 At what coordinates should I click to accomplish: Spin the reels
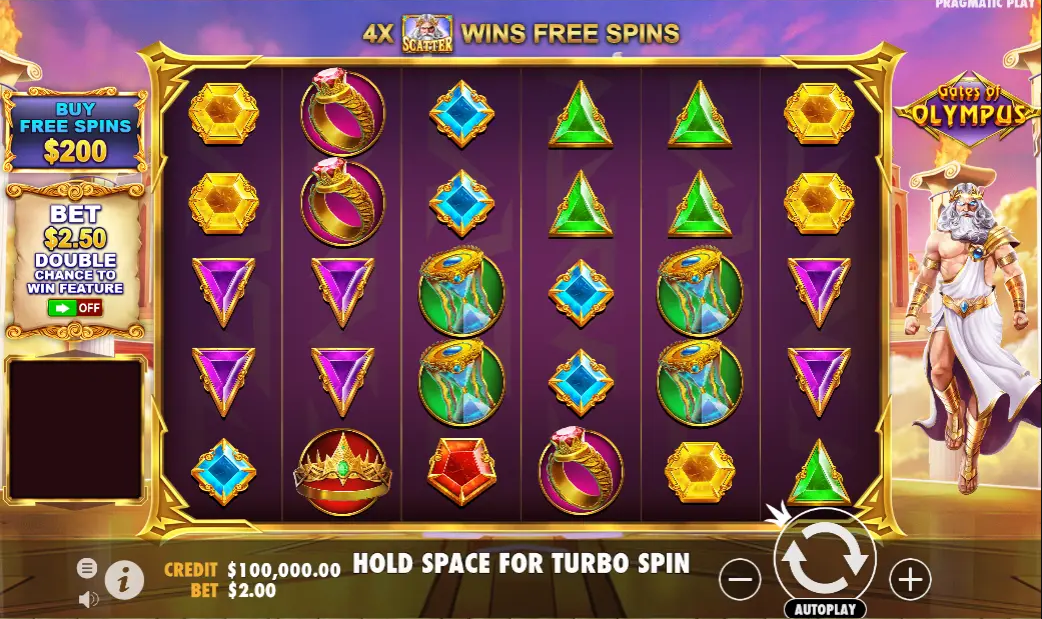(825, 559)
